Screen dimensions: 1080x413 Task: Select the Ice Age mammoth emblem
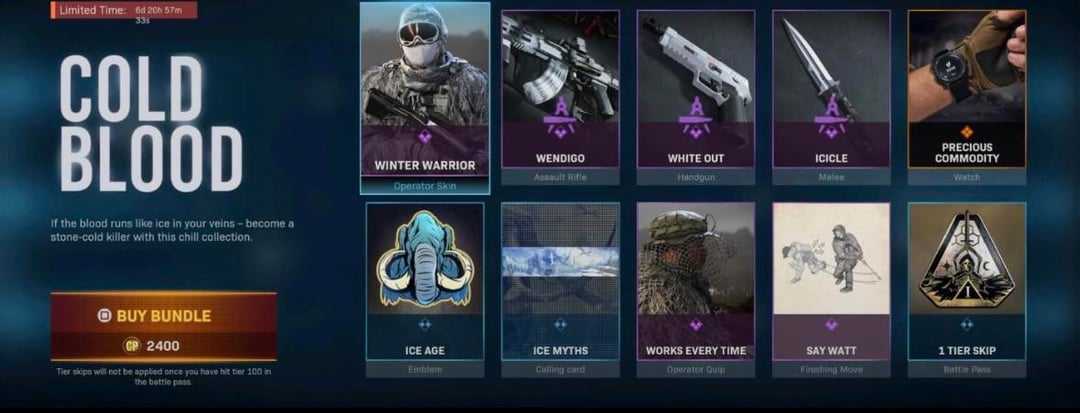click(x=424, y=283)
